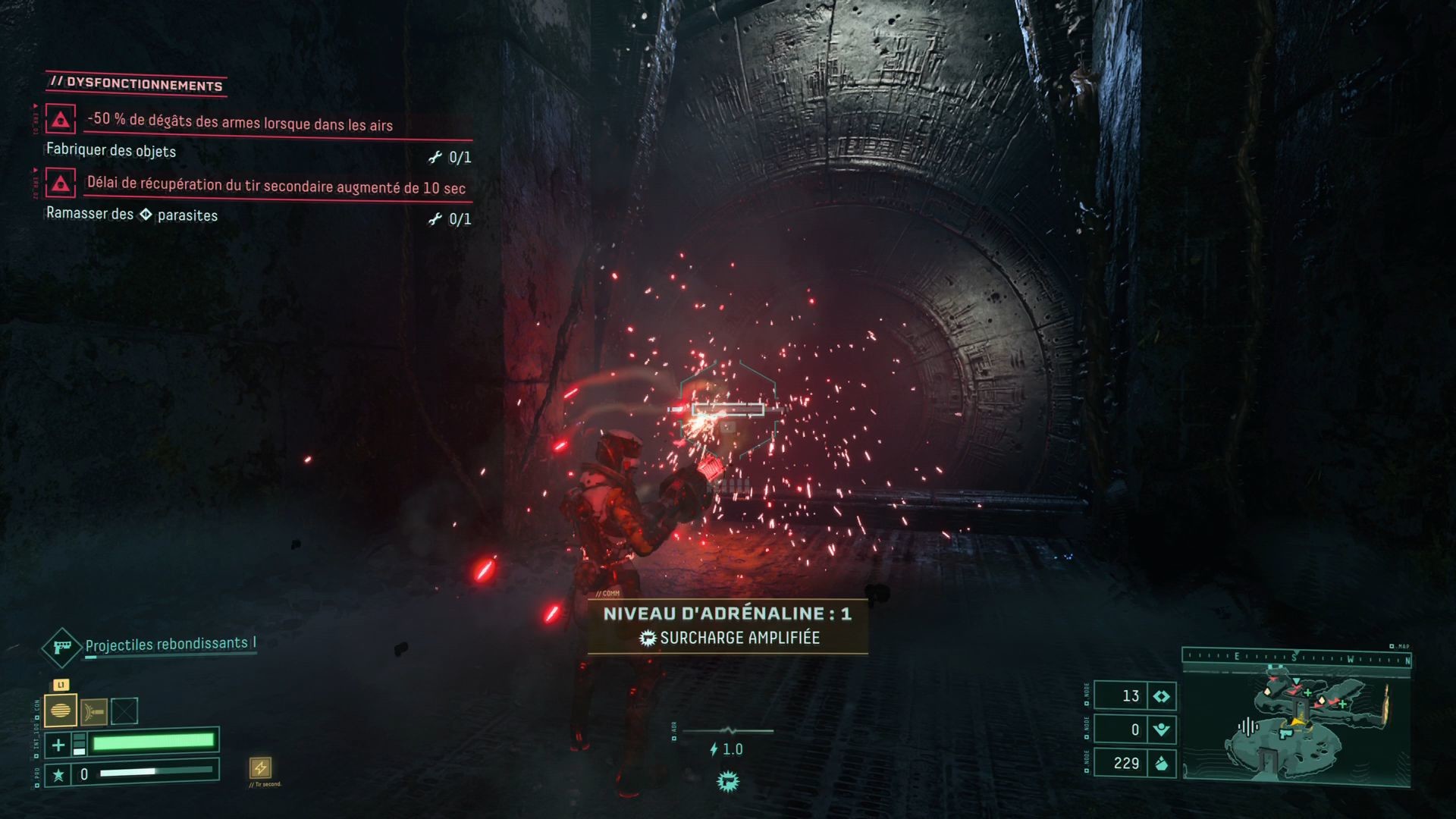
Task: Choose the second consumable slot with arrow icon
Action: [94, 711]
